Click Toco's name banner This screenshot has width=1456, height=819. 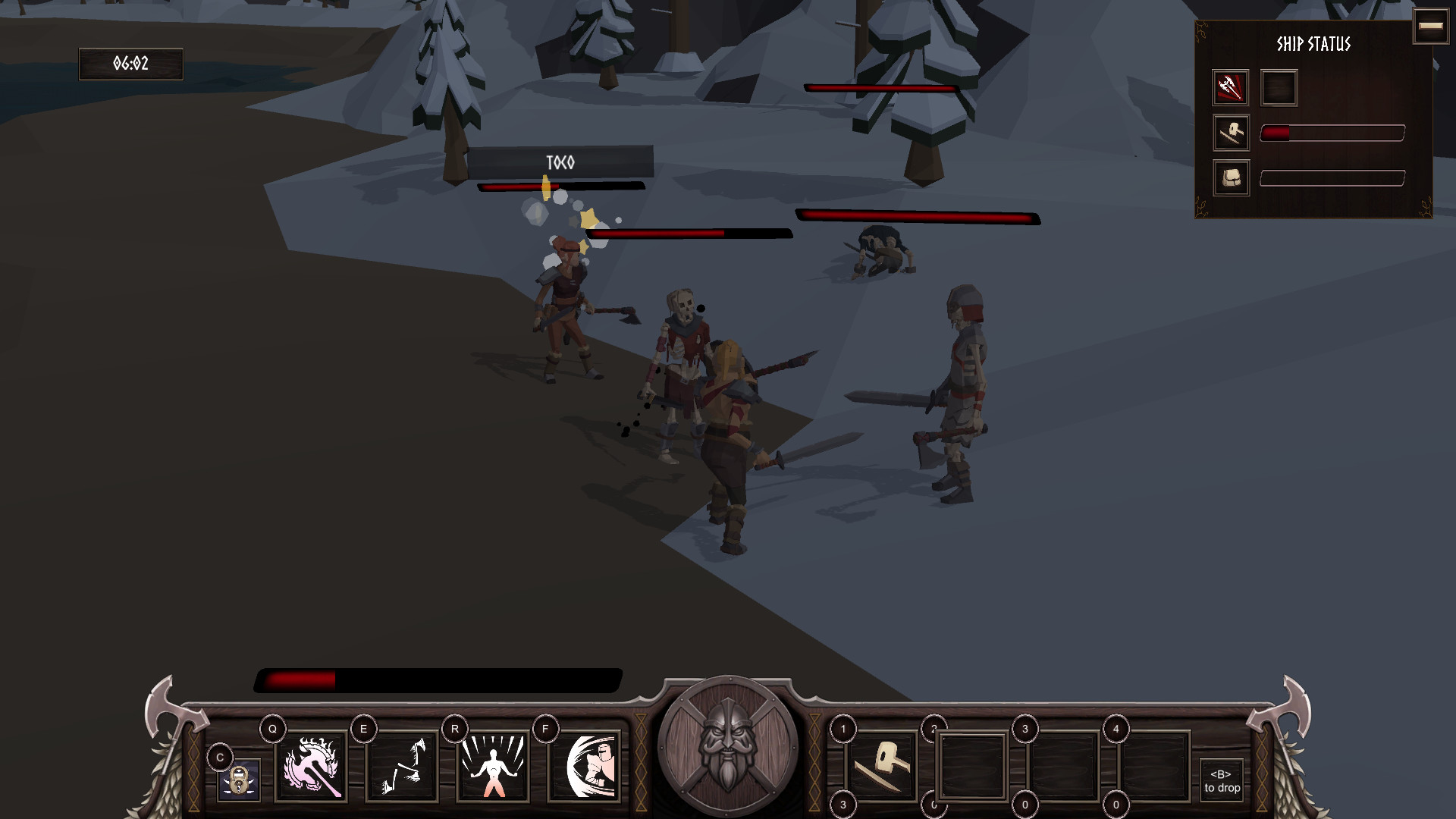click(x=561, y=162)
